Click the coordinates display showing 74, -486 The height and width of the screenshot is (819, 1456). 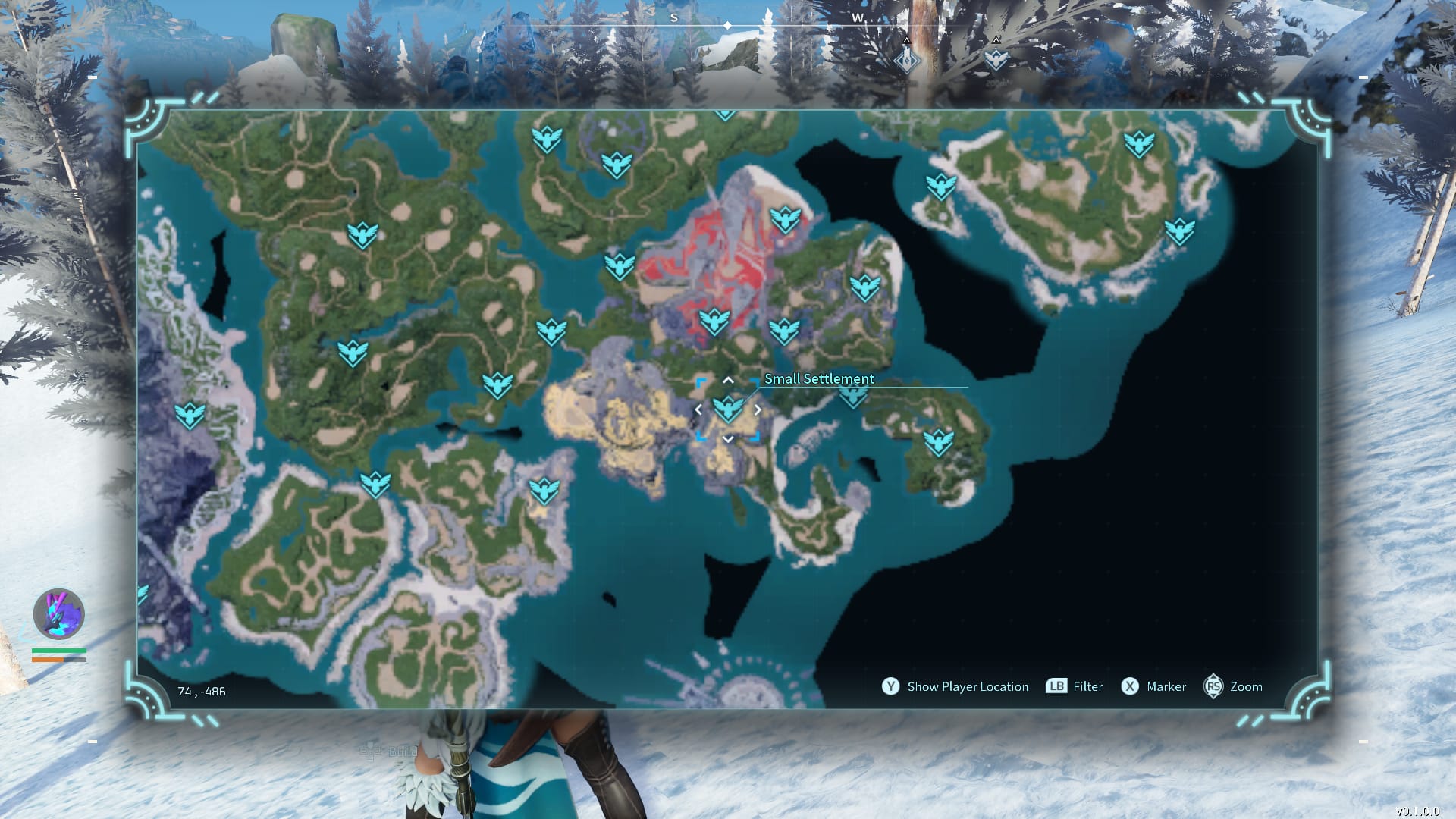click(201, 691)
